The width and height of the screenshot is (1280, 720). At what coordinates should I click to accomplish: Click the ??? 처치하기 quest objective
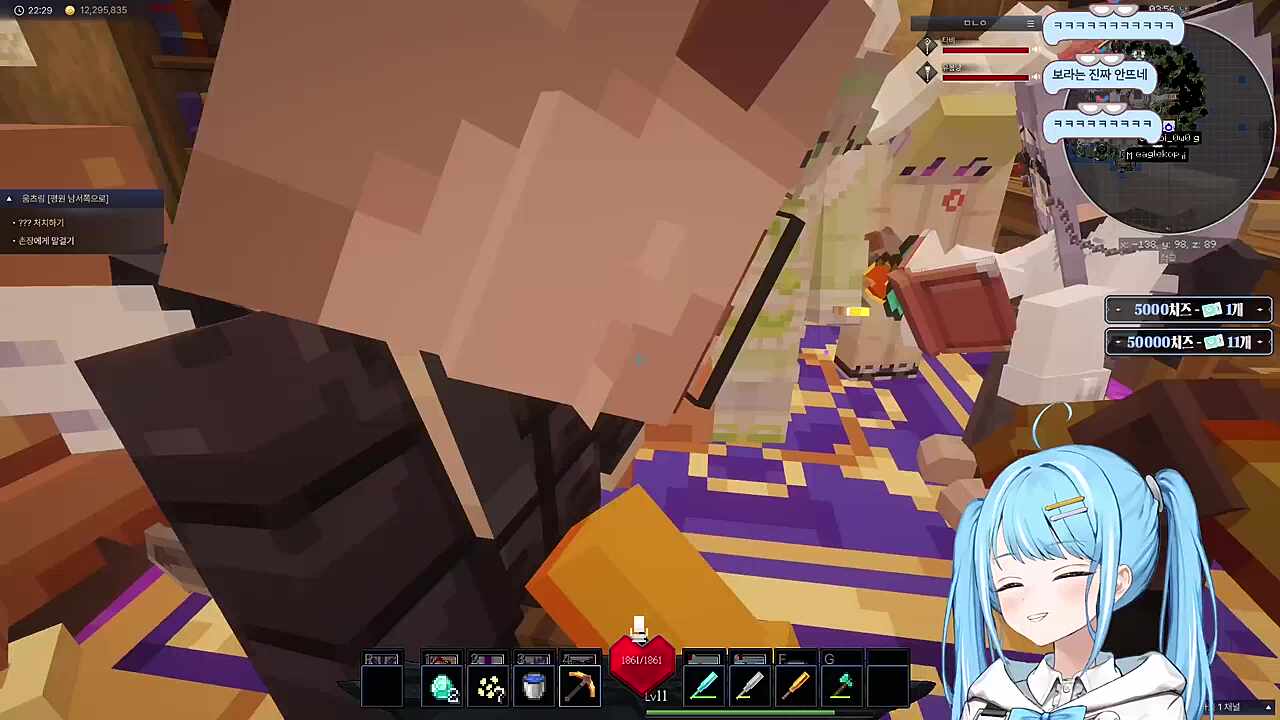(40, 223)
